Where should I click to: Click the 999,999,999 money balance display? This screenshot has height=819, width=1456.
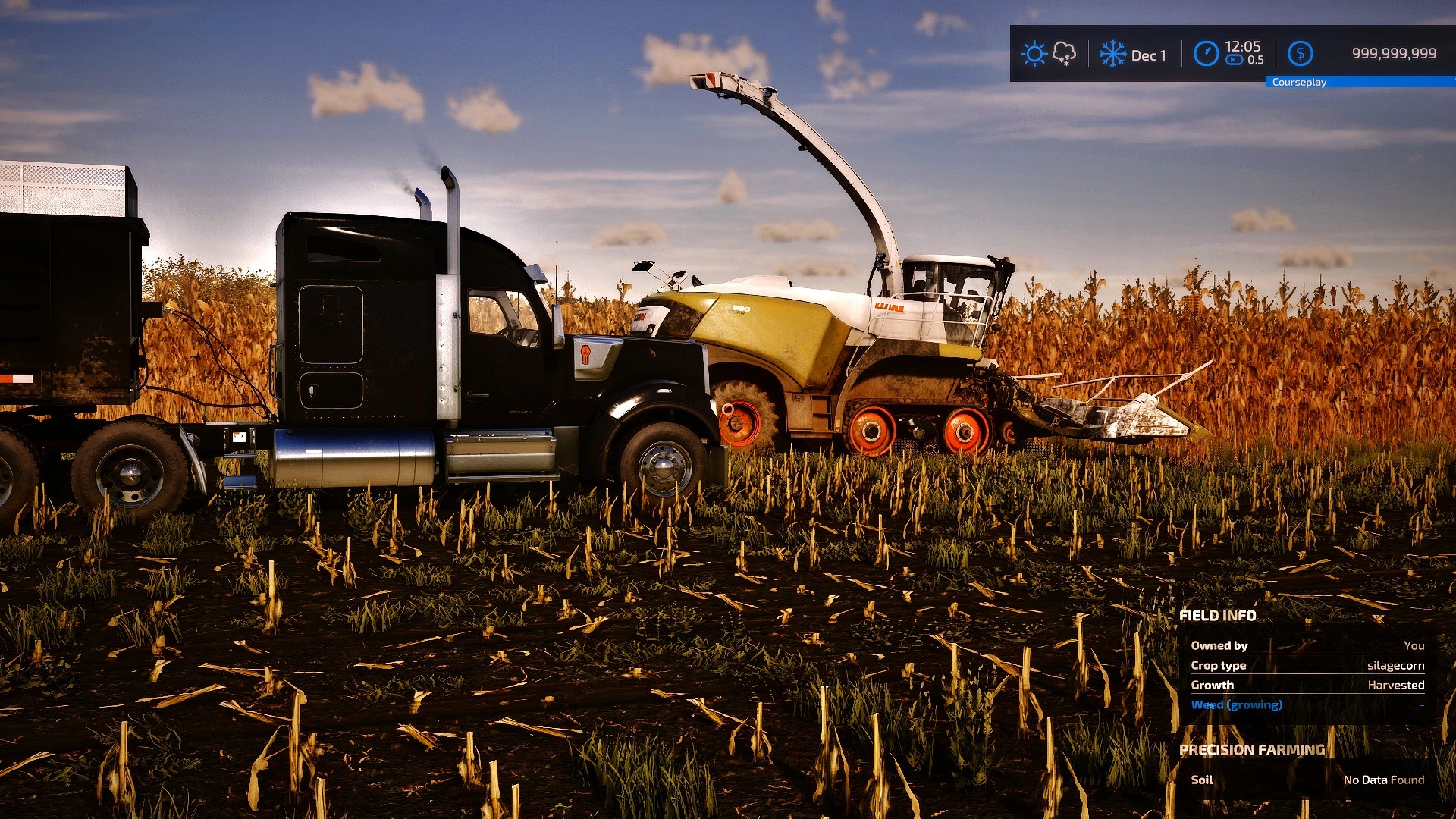coord(1393,53)
